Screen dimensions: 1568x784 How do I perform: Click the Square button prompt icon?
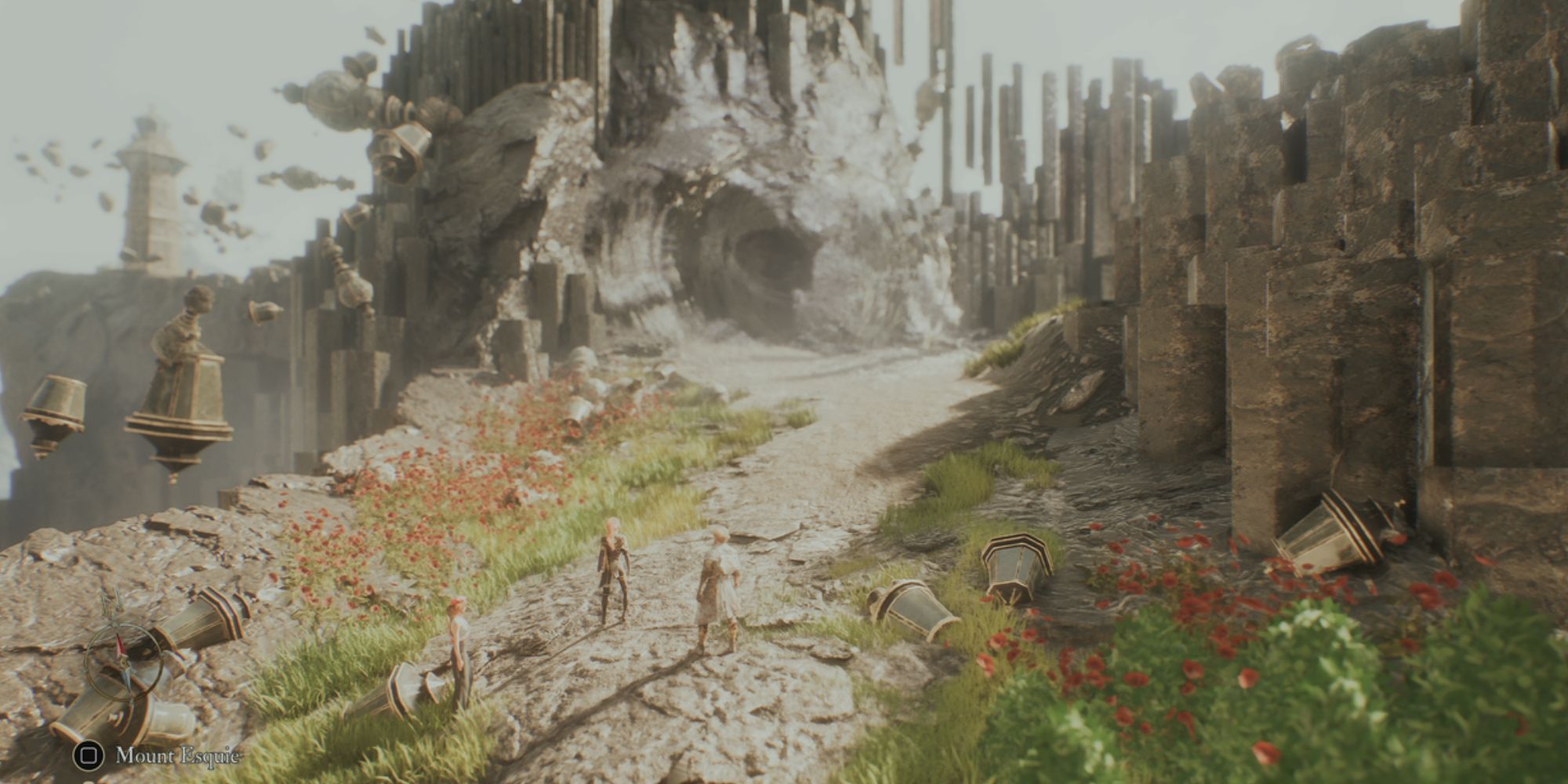[89, 755]
